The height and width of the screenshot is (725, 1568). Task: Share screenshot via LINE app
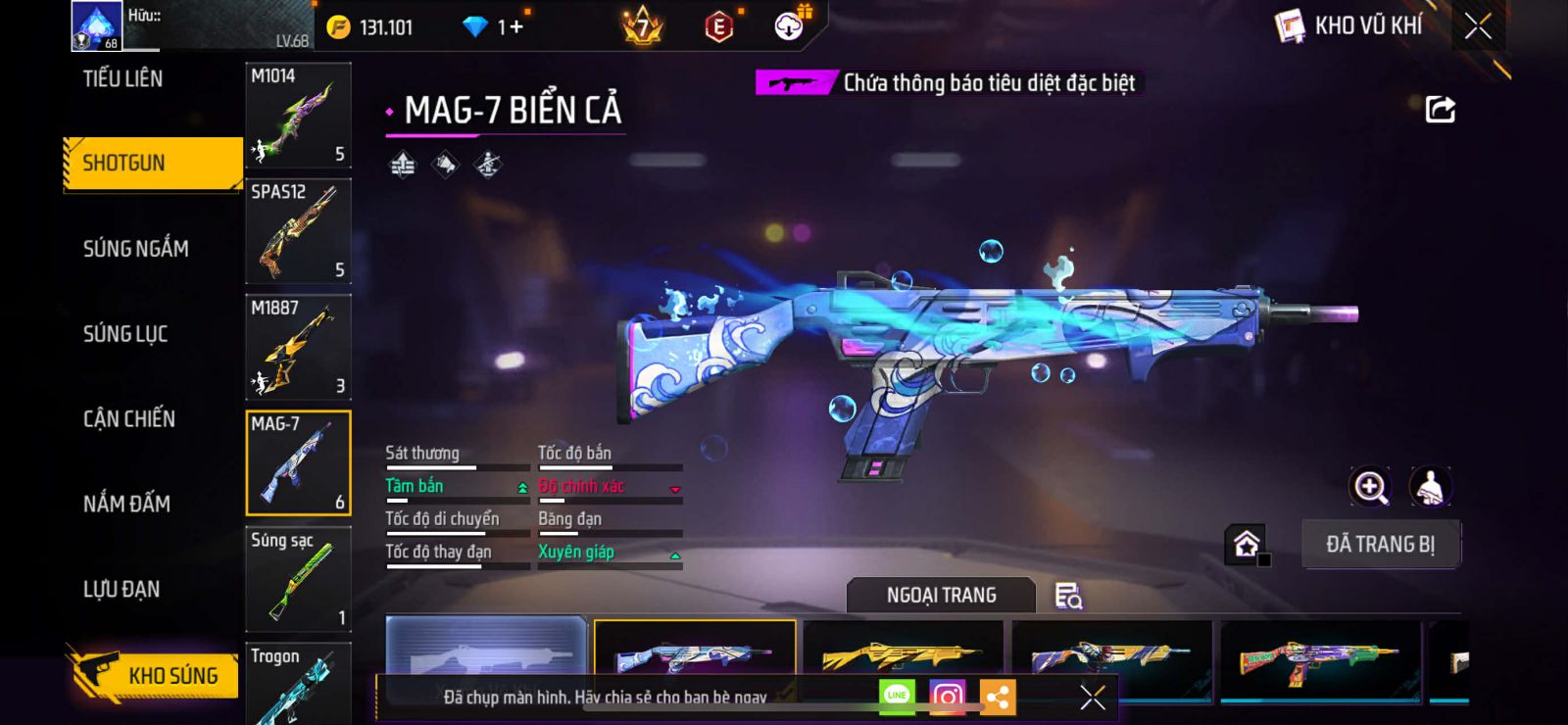897,697
